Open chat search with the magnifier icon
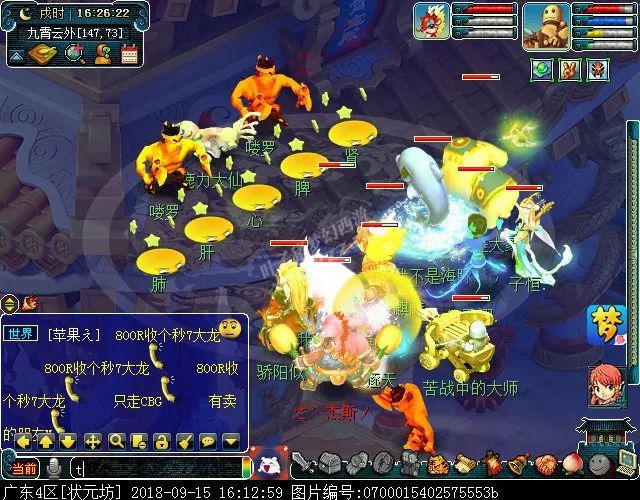The width and height of the screenshot is (640, 500). pyautogui.click(x=116, y=440)
